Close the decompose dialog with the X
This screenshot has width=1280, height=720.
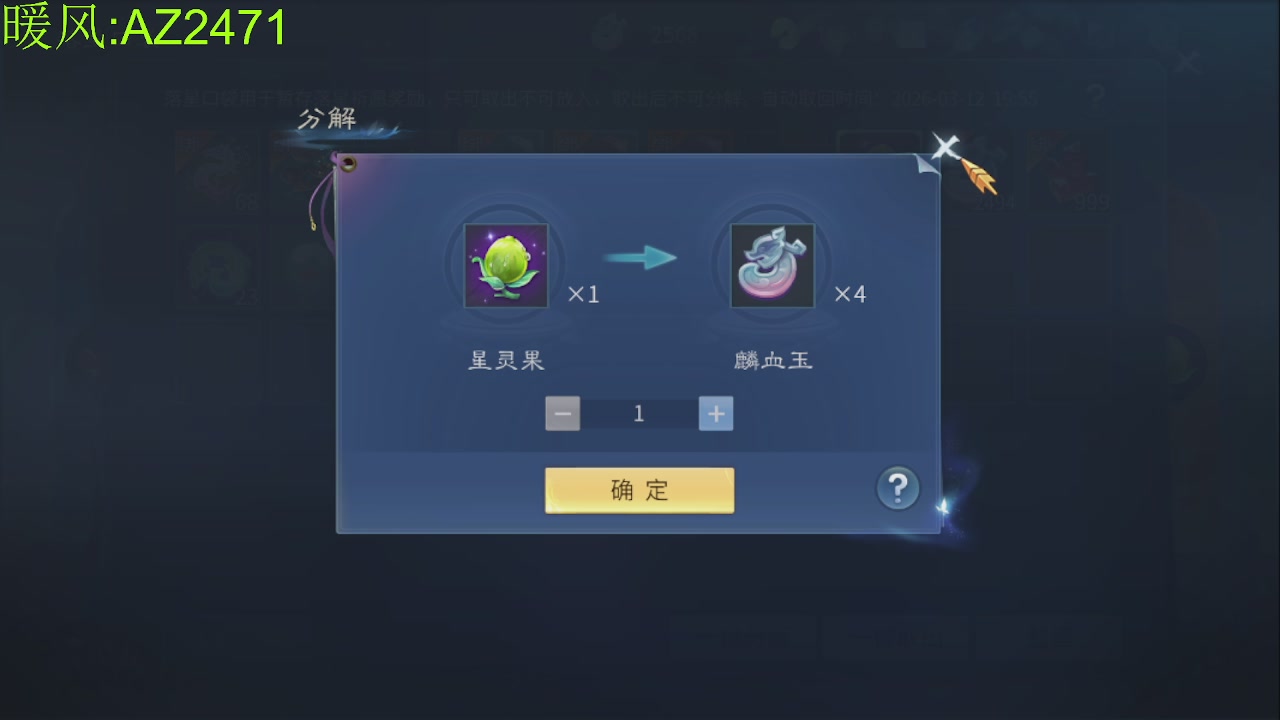point(945,148)
